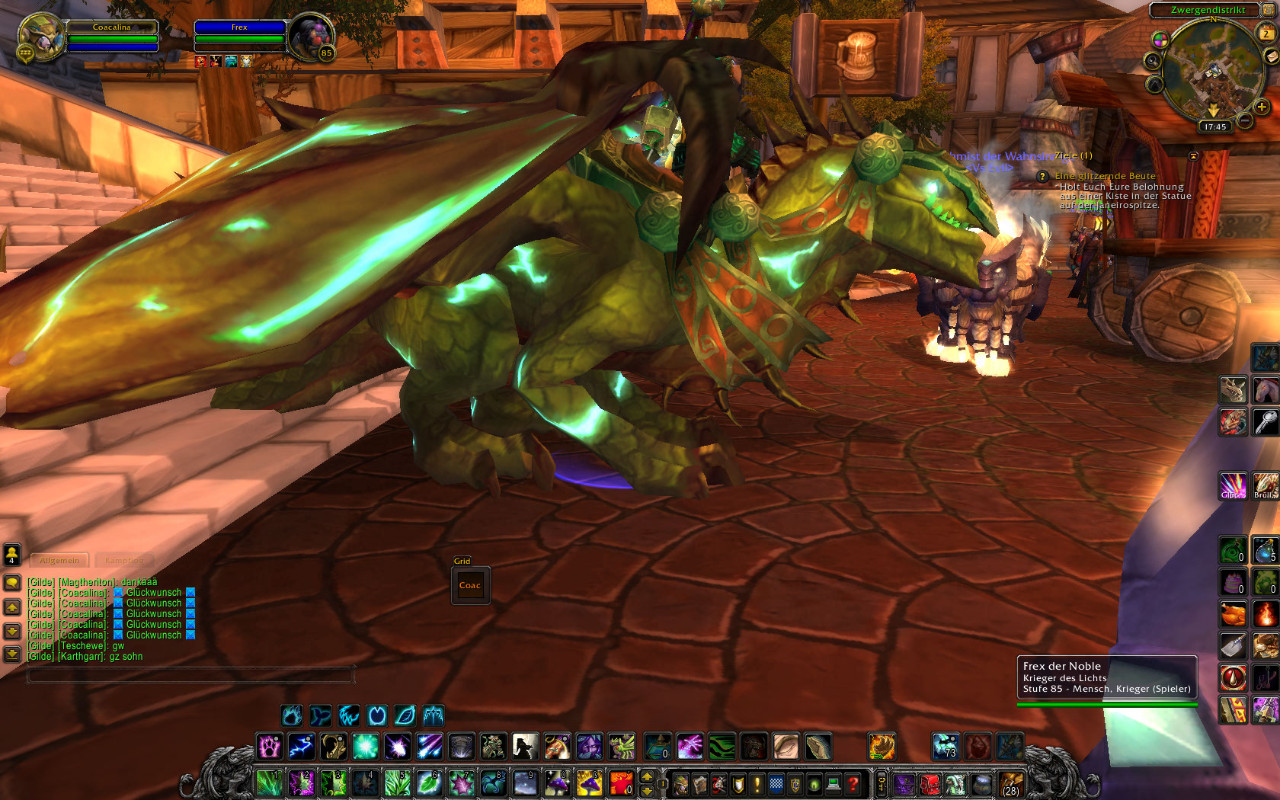The height and width of the screenshot is (800, 1280).
Task: Click Frex's target portrait
Action: (309, 37)
